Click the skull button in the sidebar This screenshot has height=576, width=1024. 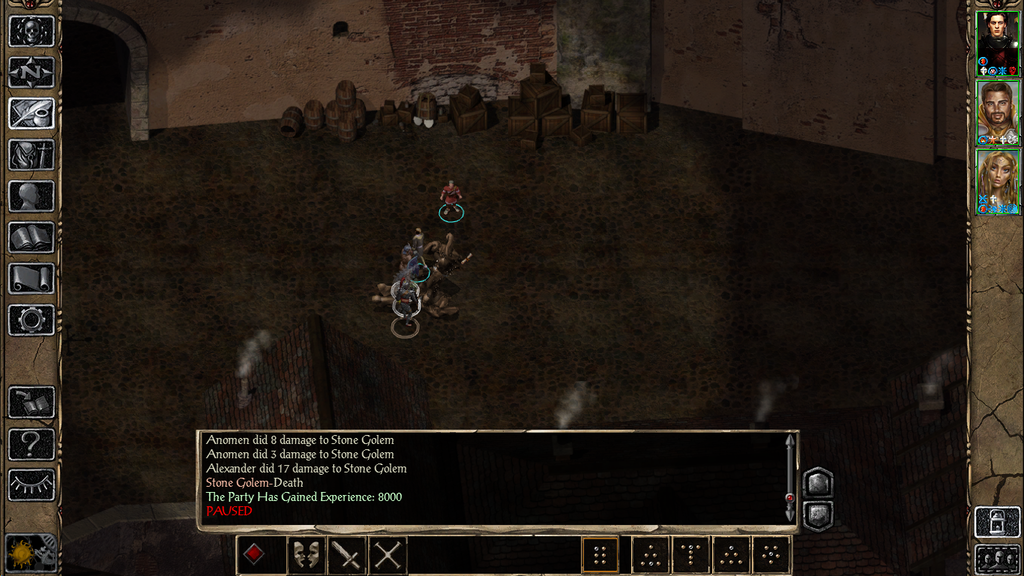pyautogui.click(x=31, y=31)
